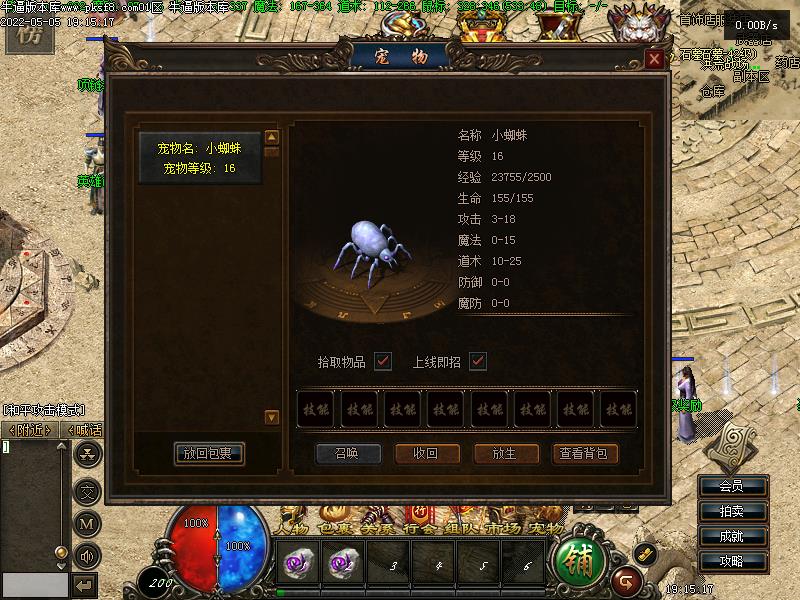
Task: Open the 攻略 (Guide) menu
Action: [x=732, y=561]
